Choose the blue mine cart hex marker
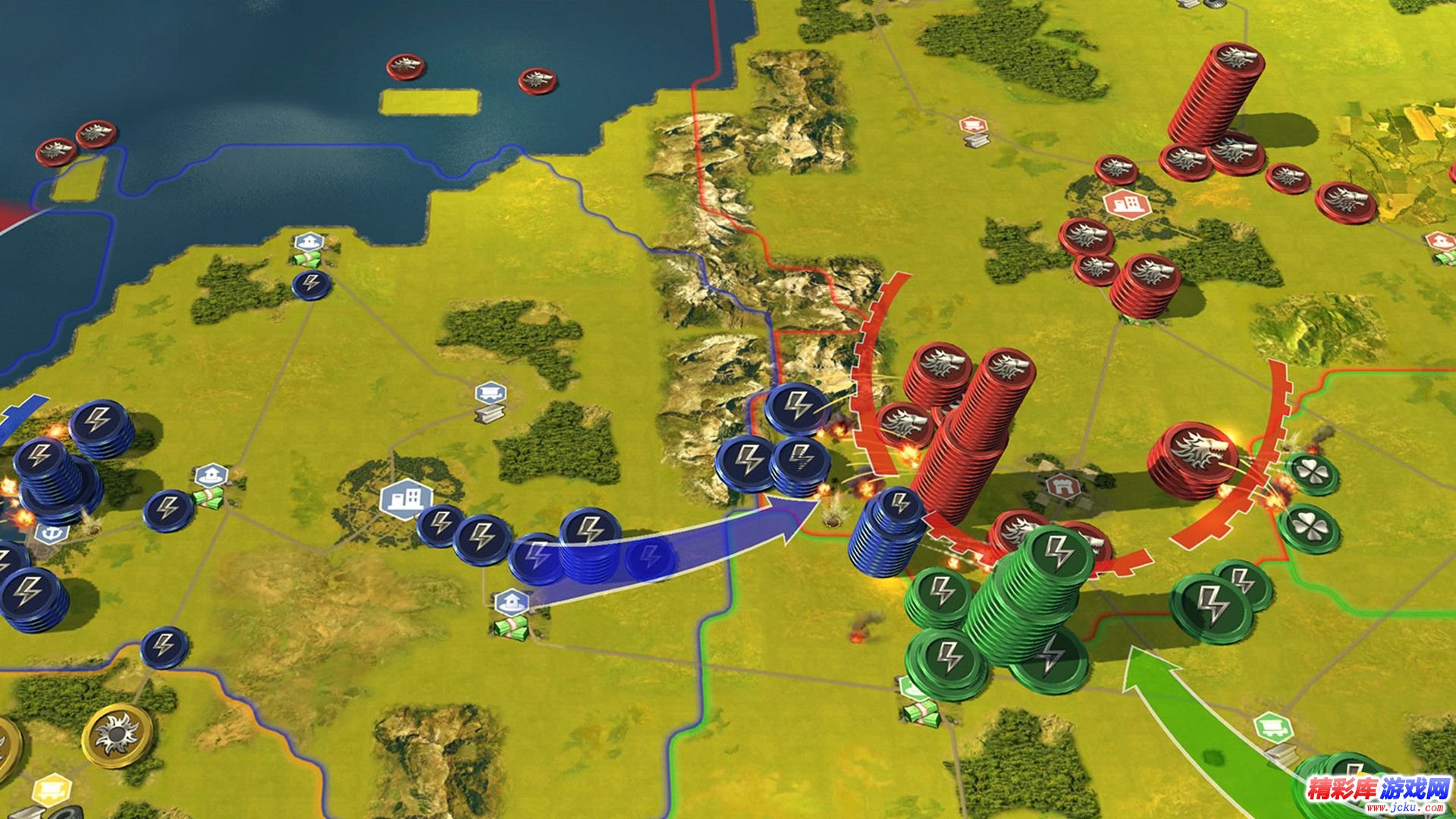The image size is (1456, 819). [490, 393]
